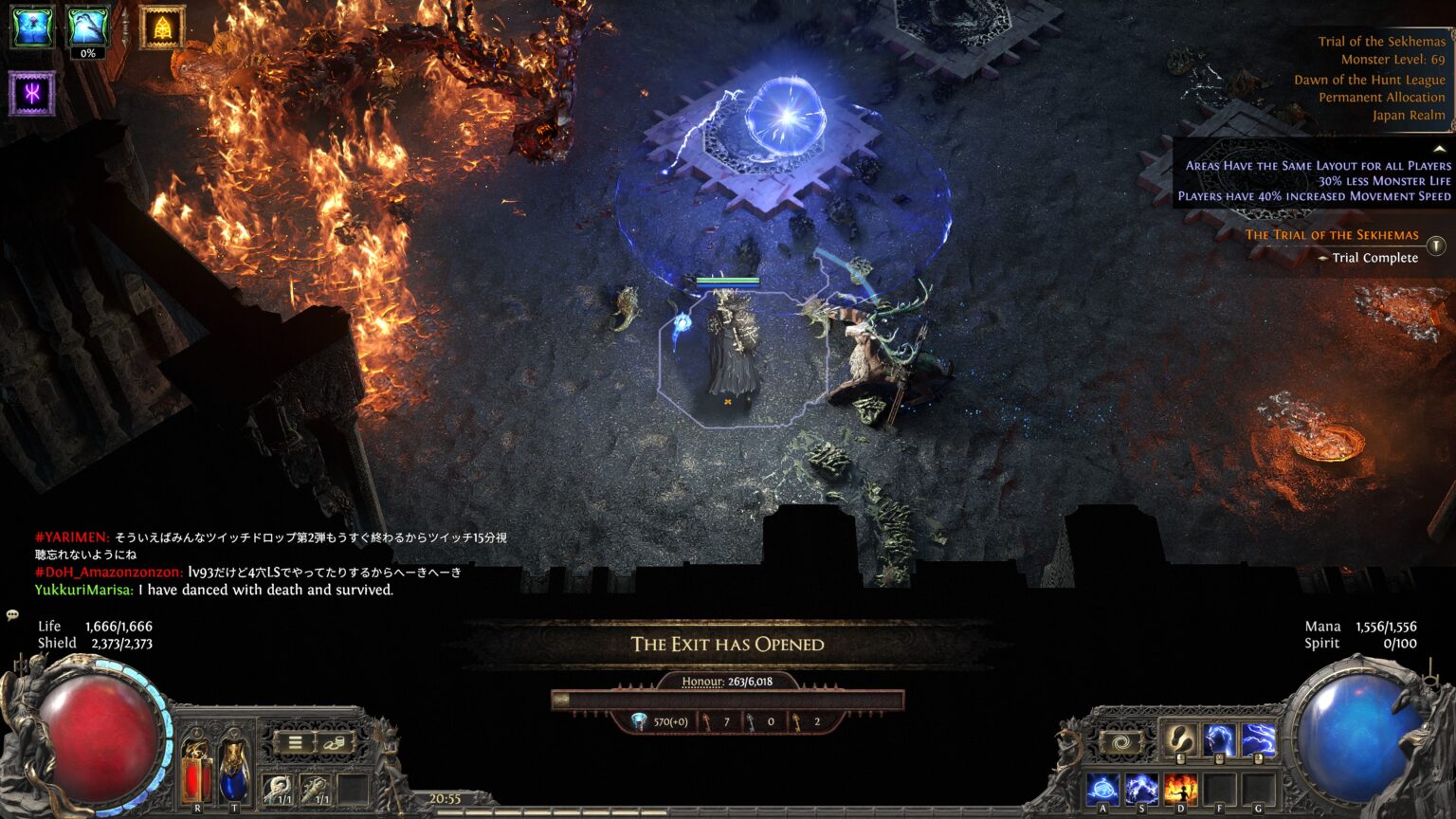The width and height of the screenshot is (1456, 819).
Task: Click the silver key icon in the honour panel
Action: click(752, 721)
